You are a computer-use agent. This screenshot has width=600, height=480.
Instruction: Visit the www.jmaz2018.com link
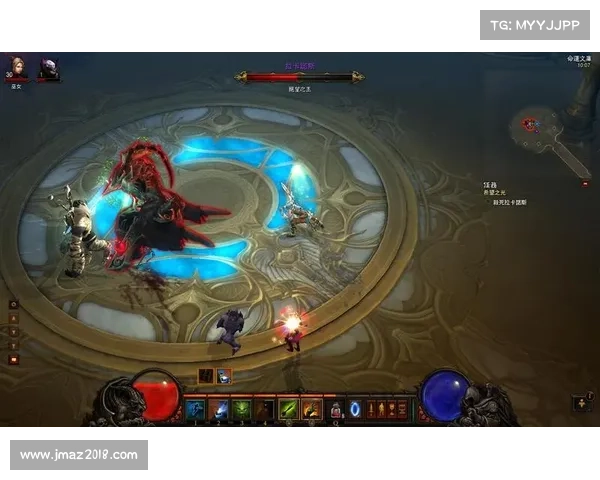[x=79, y=455]
